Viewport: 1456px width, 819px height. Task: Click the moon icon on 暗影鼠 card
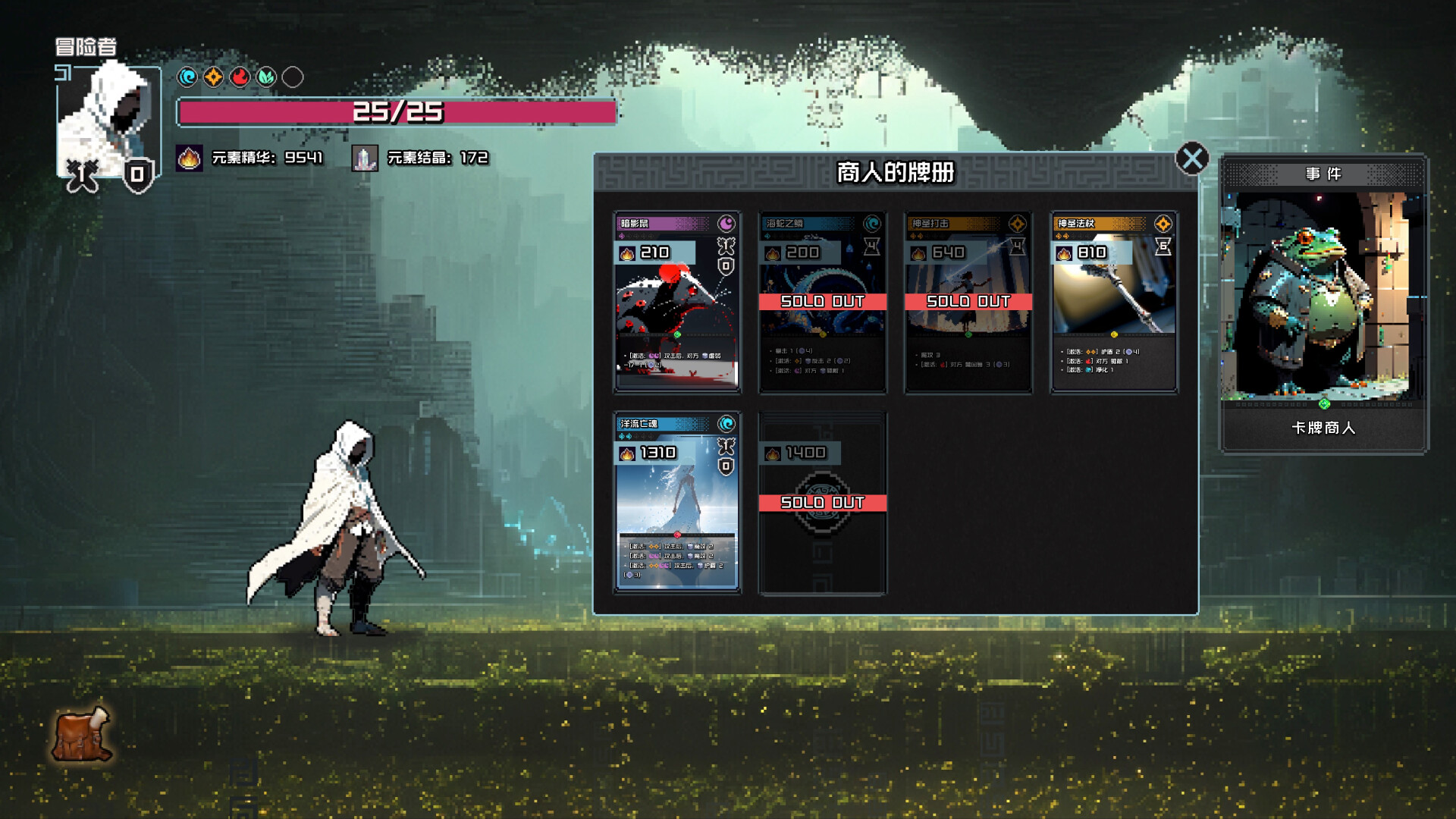pos(726,224)
